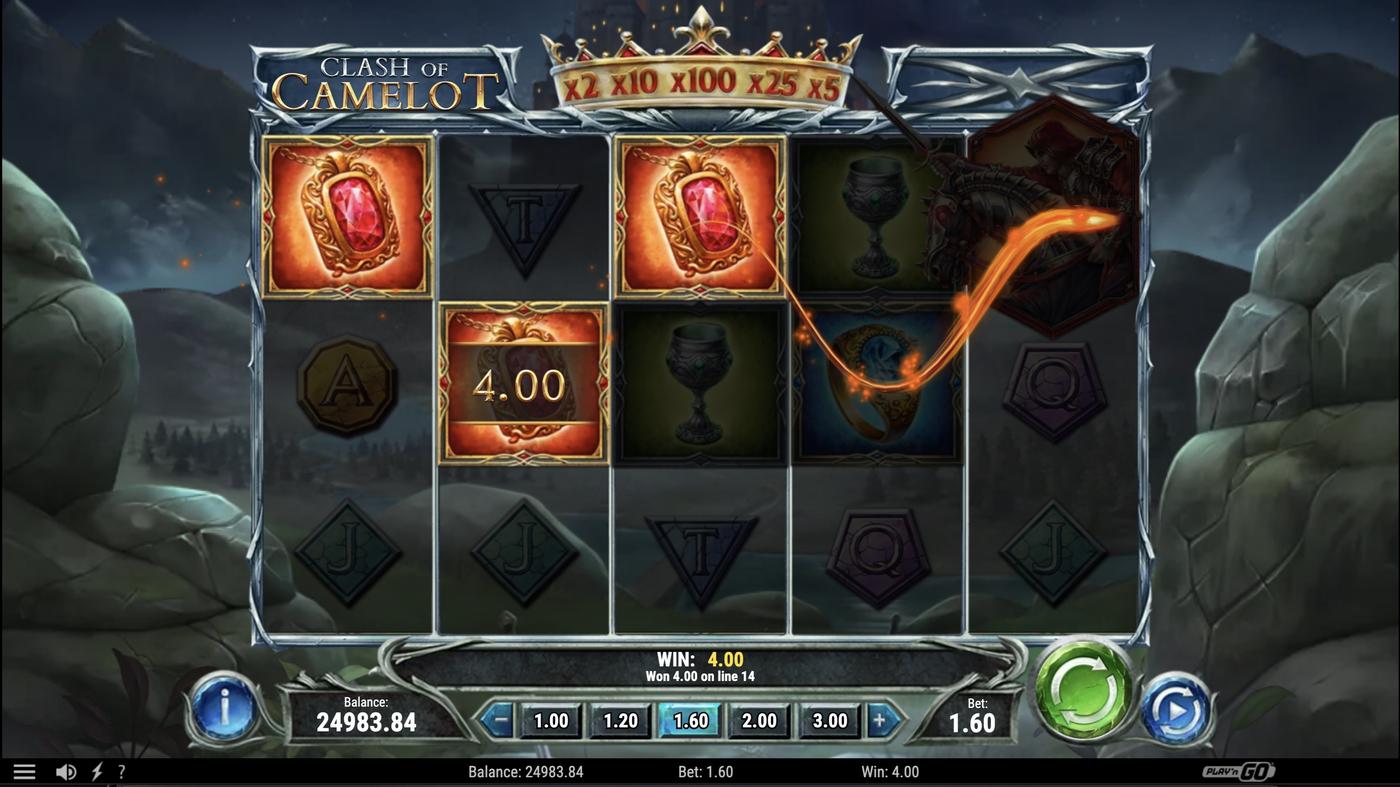1400x787 pixels.
Task: Click the Balance display showing 24983.84
Action: coord(371,714)
